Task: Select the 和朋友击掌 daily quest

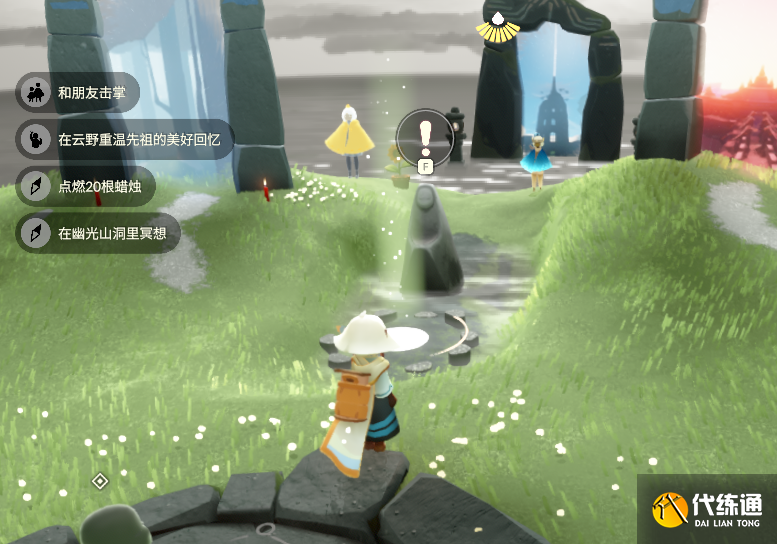Action: click(x=78, y=93)
